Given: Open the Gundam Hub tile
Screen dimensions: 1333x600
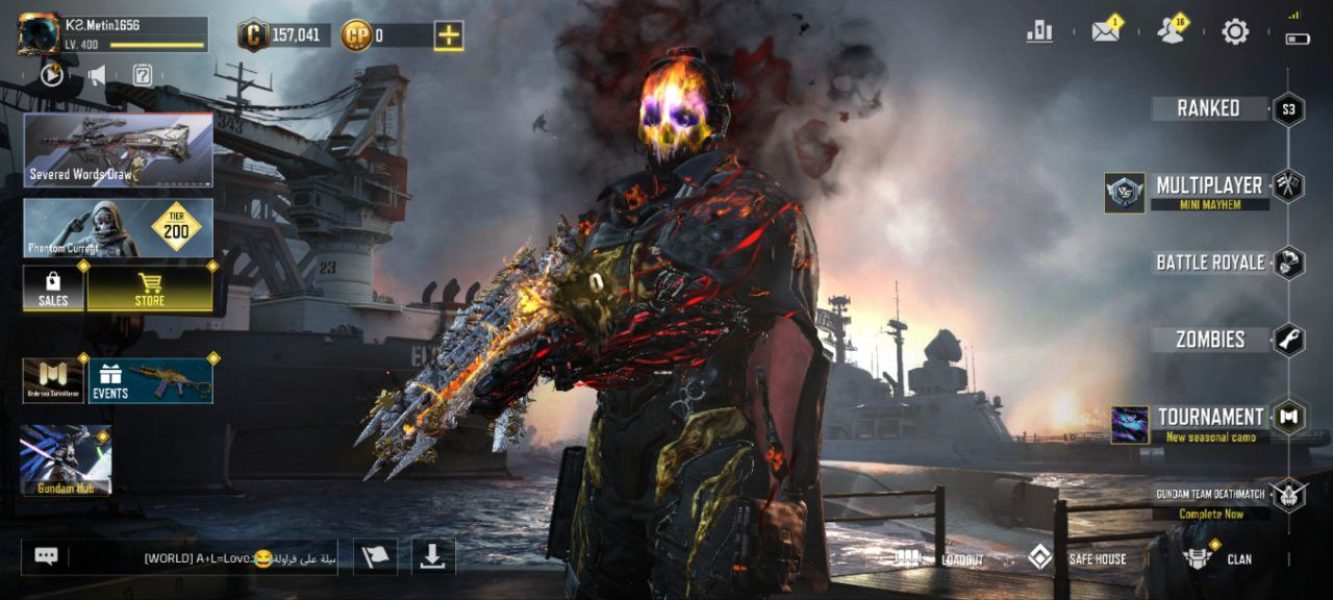Looking at the screenshot, I should tap(66, 461).
